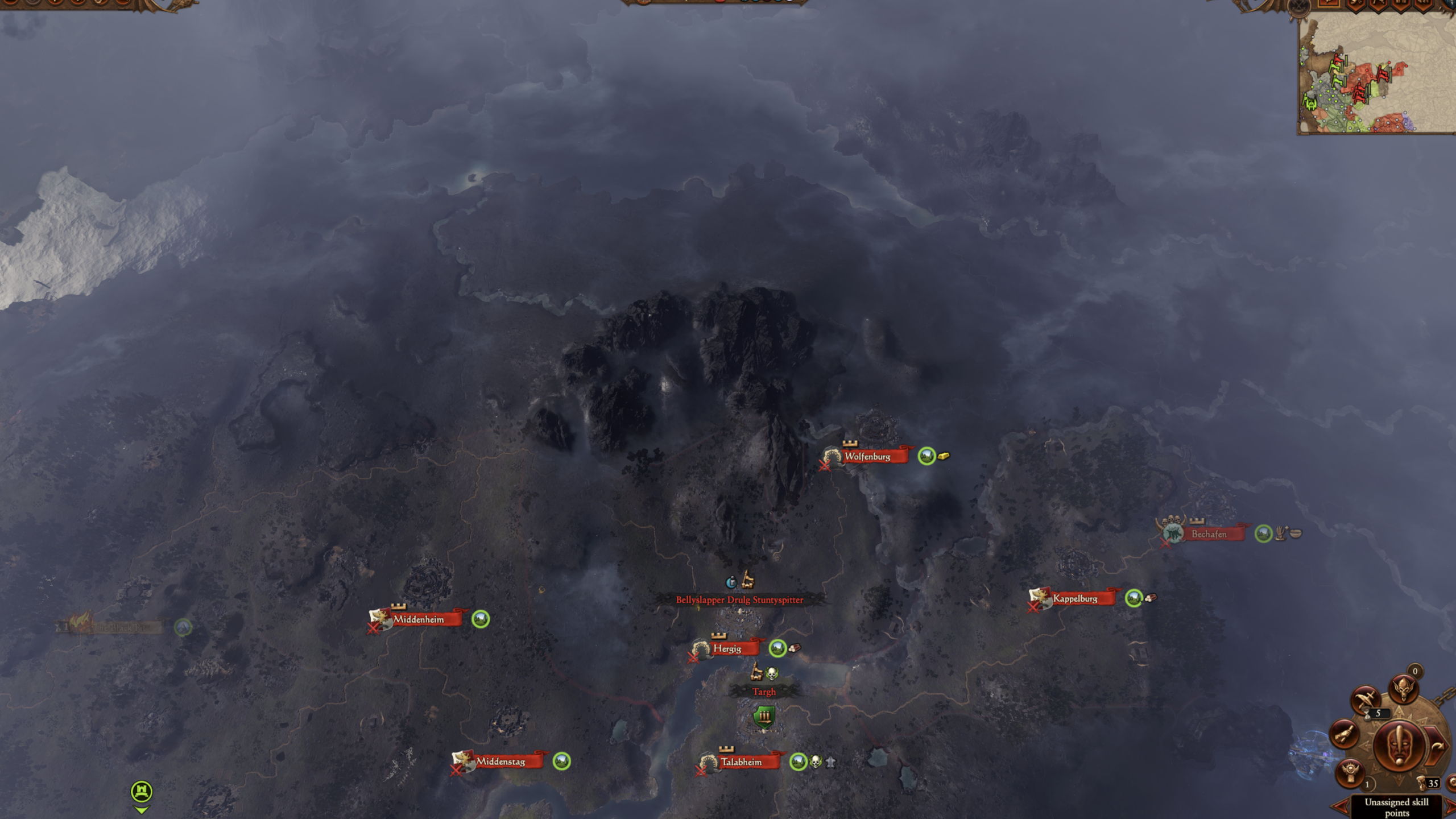Click the green off-screen faction marker
Image resolution: width=1456 pixels, height=819 pixels.
pyautogui.click(x=142, y=792)
